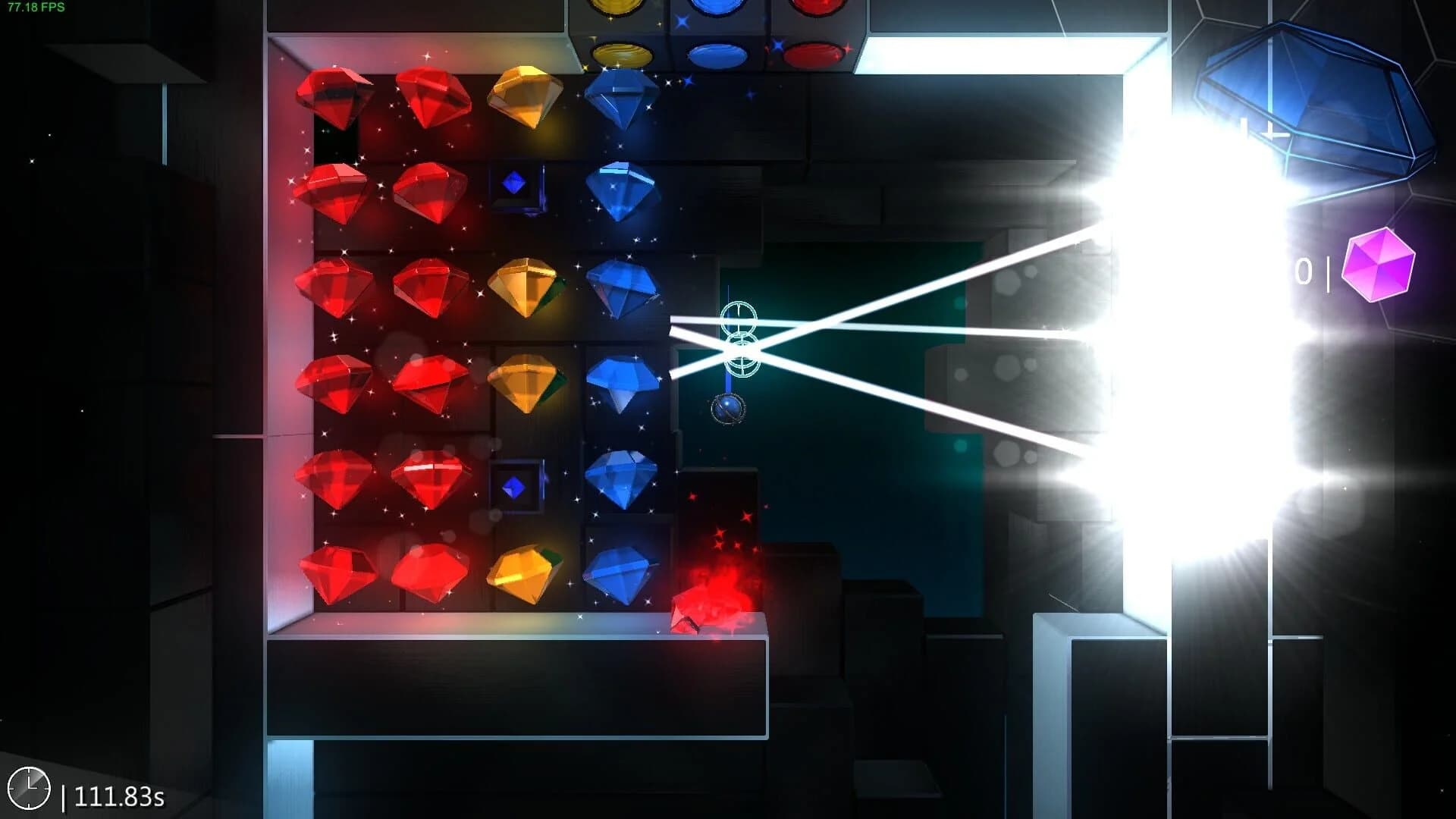Open the blue gem tally panel

click(1312, 114)
